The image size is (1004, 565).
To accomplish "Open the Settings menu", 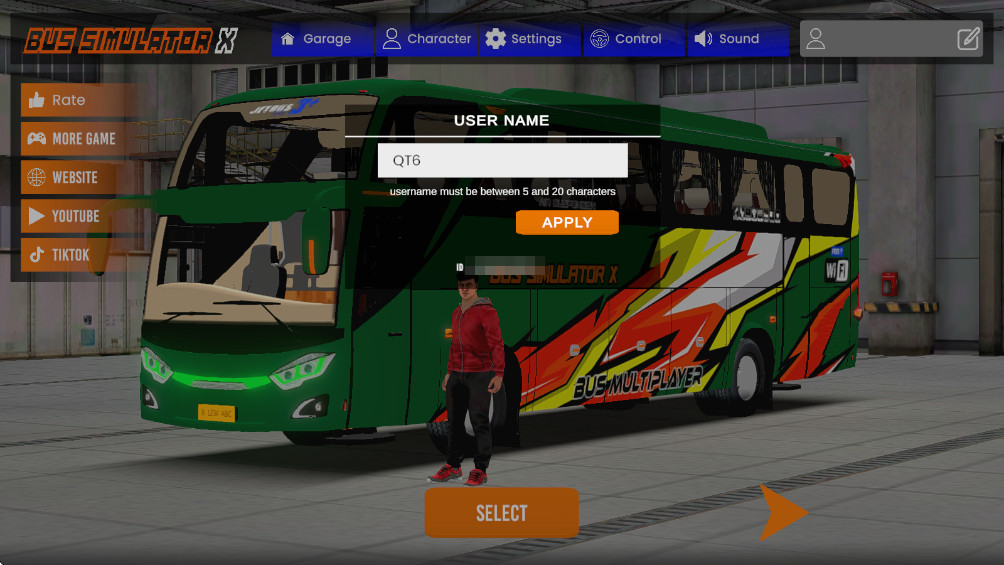I will click(x=524, y=39).
